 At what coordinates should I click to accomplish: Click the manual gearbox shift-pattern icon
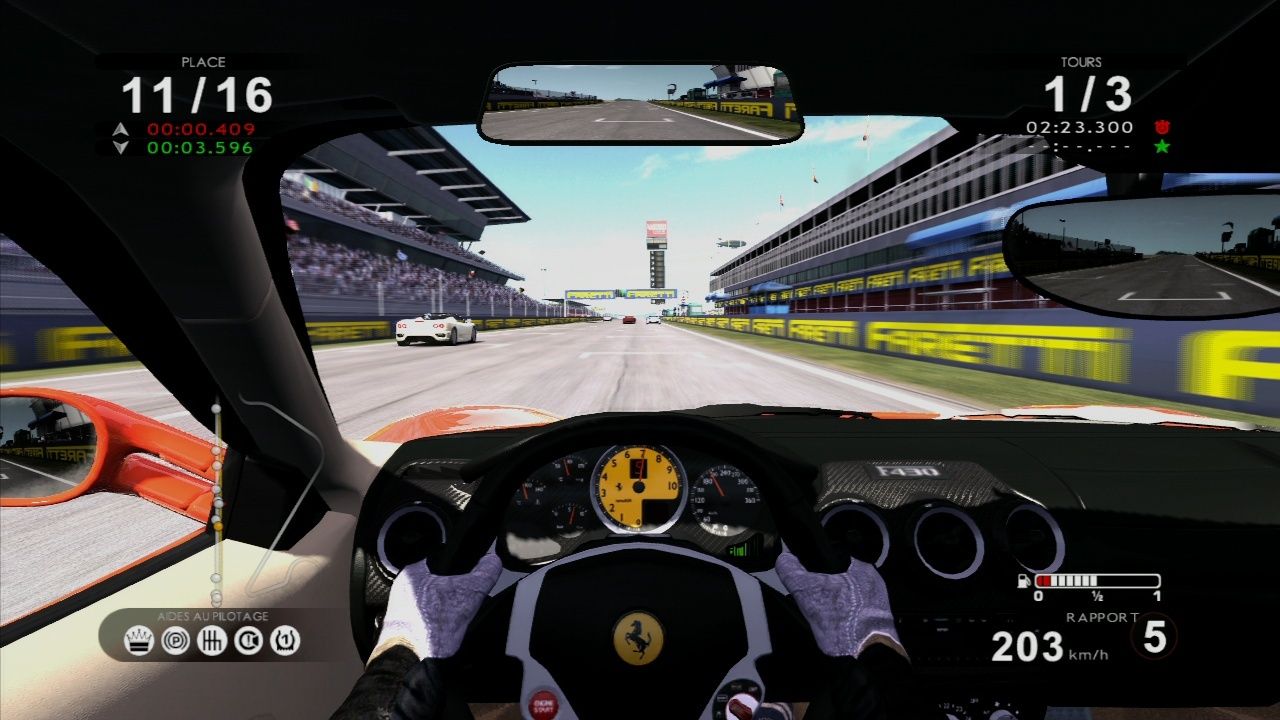(212, 641)
